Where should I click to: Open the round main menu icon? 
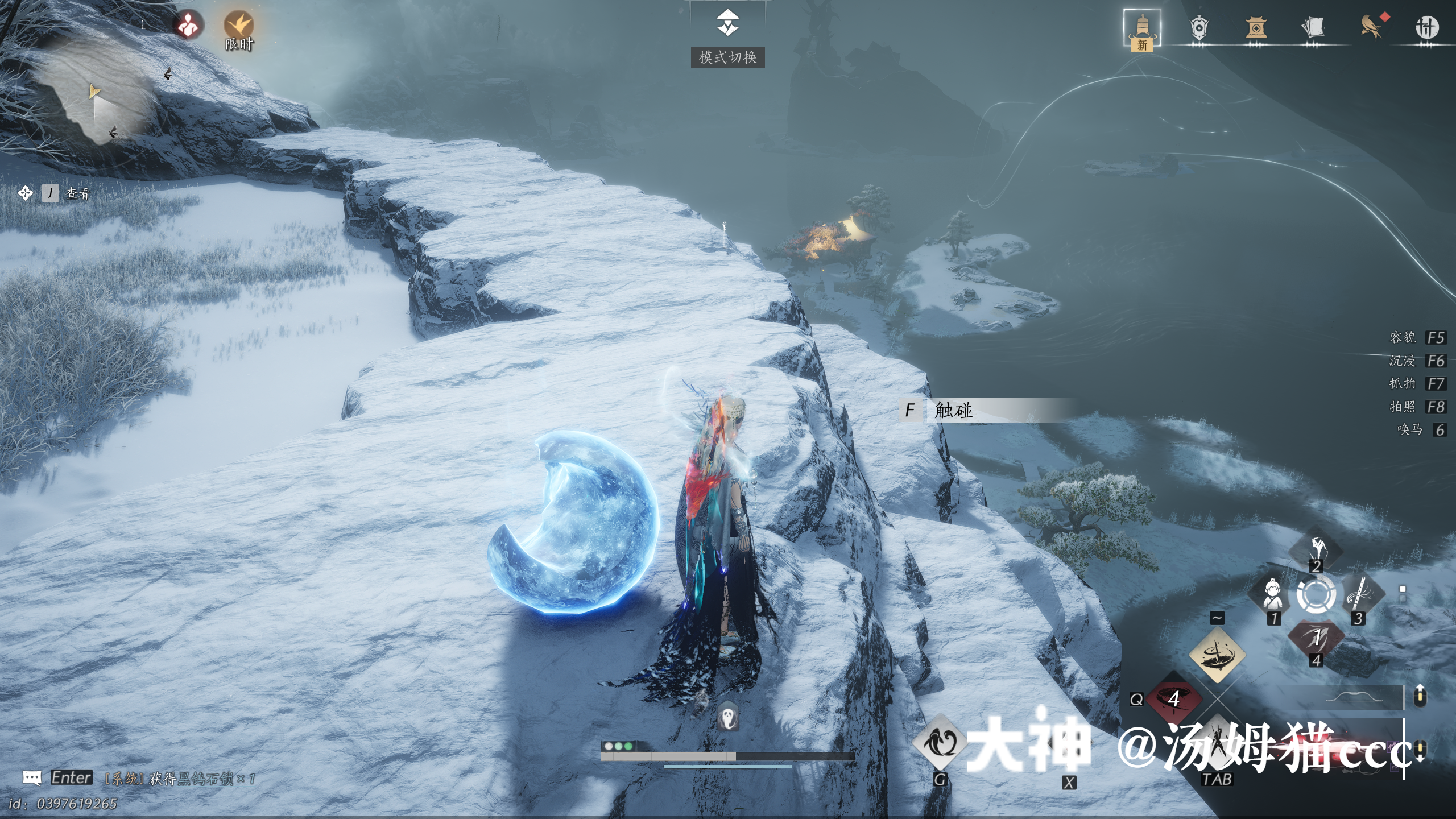(1426, 27)
